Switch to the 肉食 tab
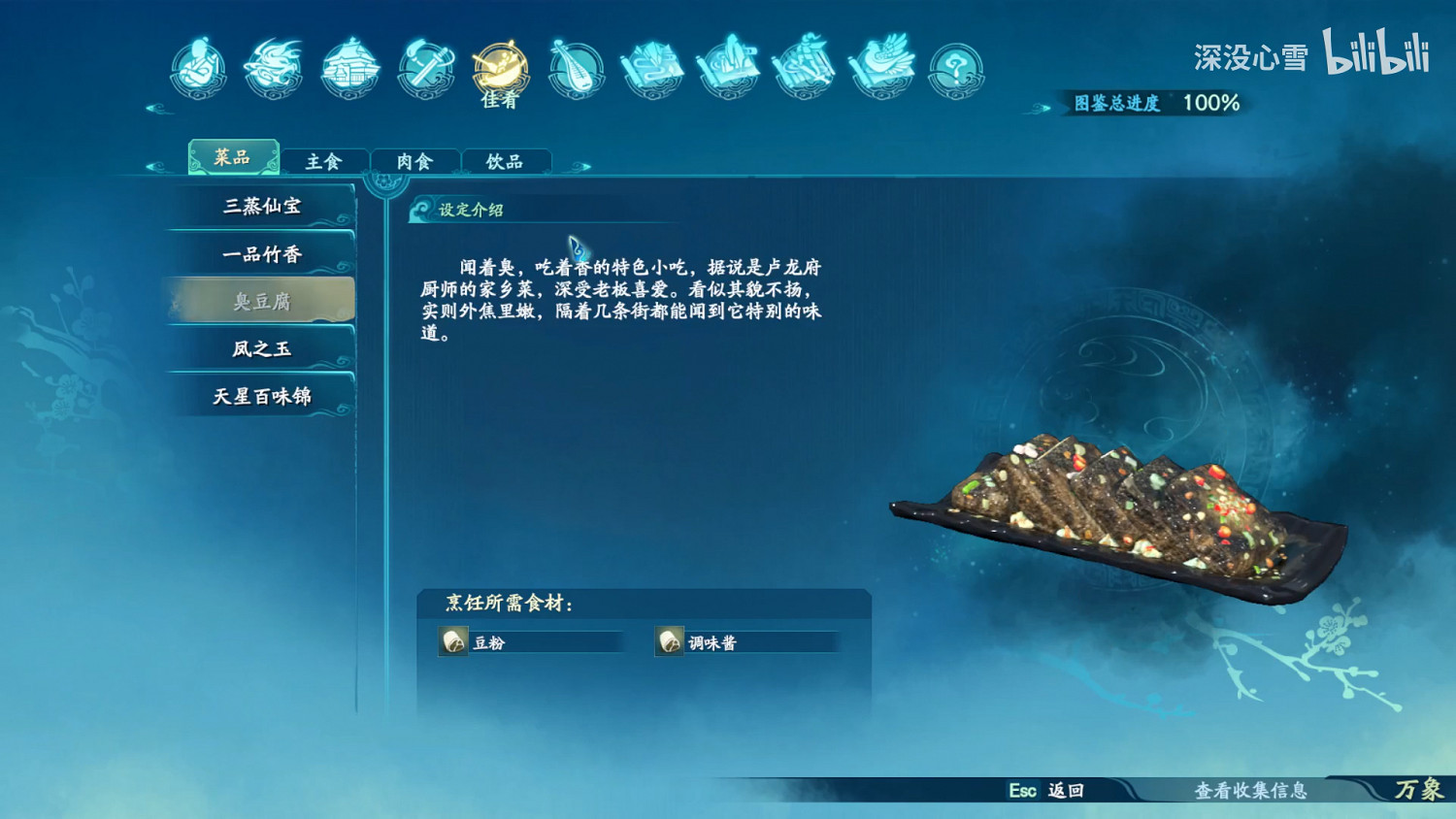 pos(414,160)
